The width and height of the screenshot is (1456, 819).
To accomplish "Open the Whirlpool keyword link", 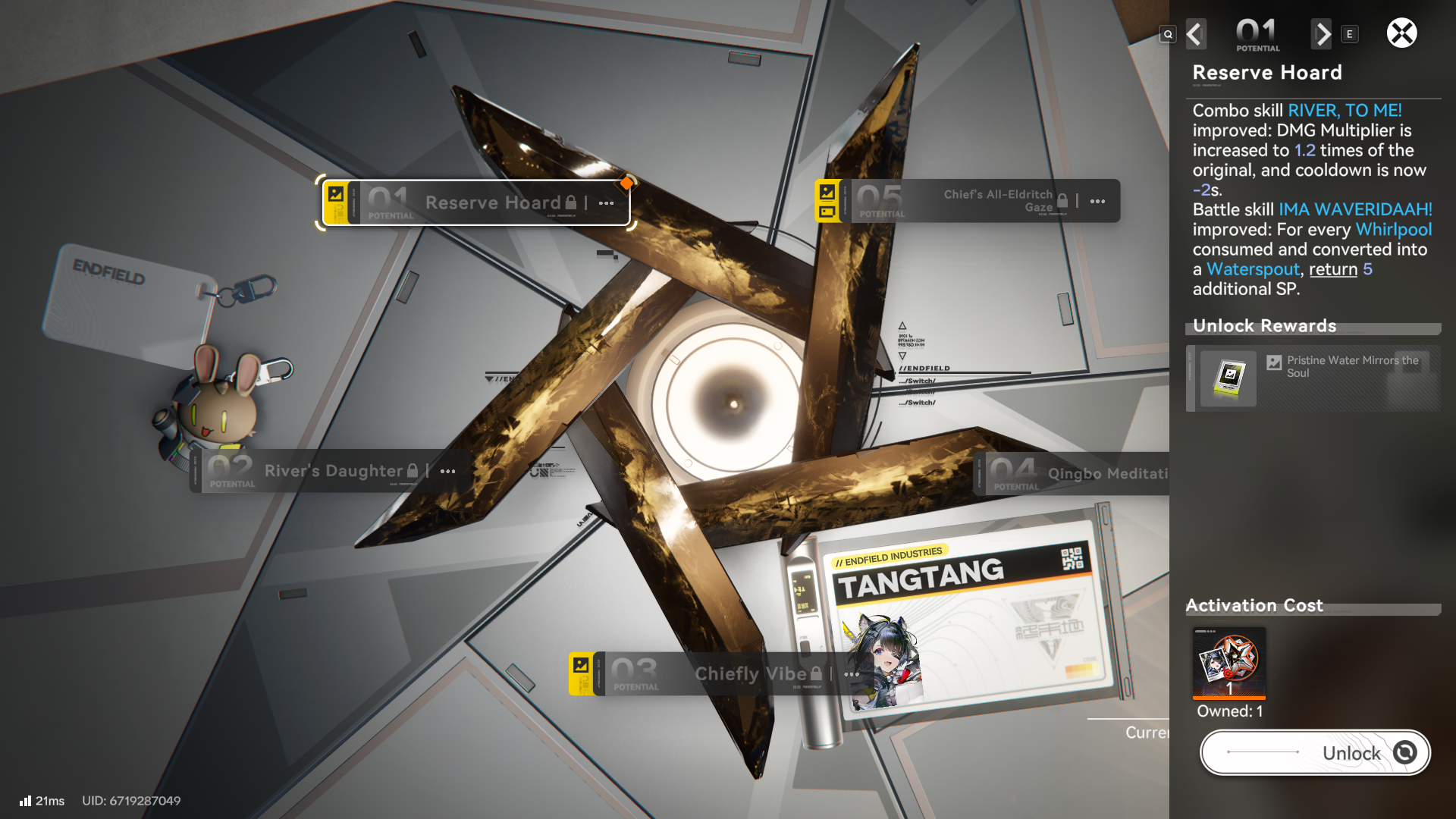I will tap(1393, 230).
